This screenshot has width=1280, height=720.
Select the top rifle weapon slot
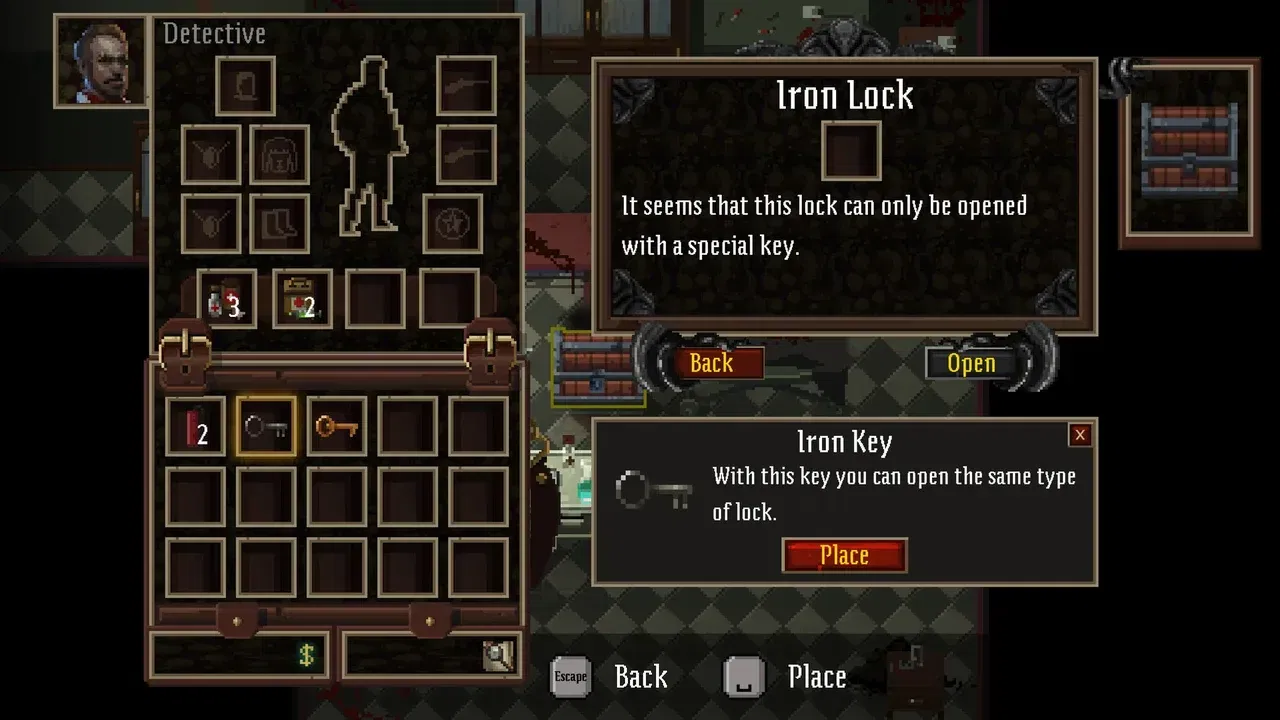tap(468, 85)
